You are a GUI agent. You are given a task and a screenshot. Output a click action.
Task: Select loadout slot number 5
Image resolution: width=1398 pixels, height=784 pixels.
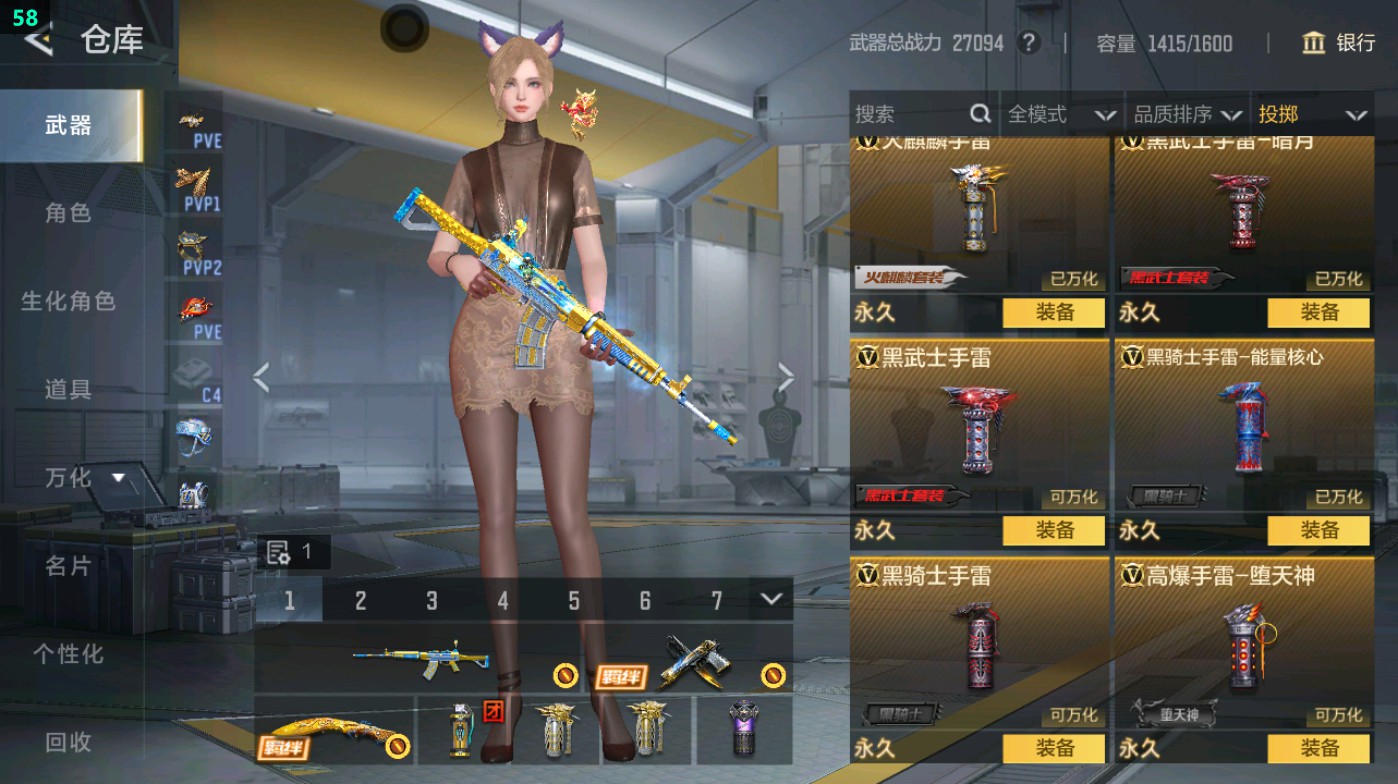573,598
